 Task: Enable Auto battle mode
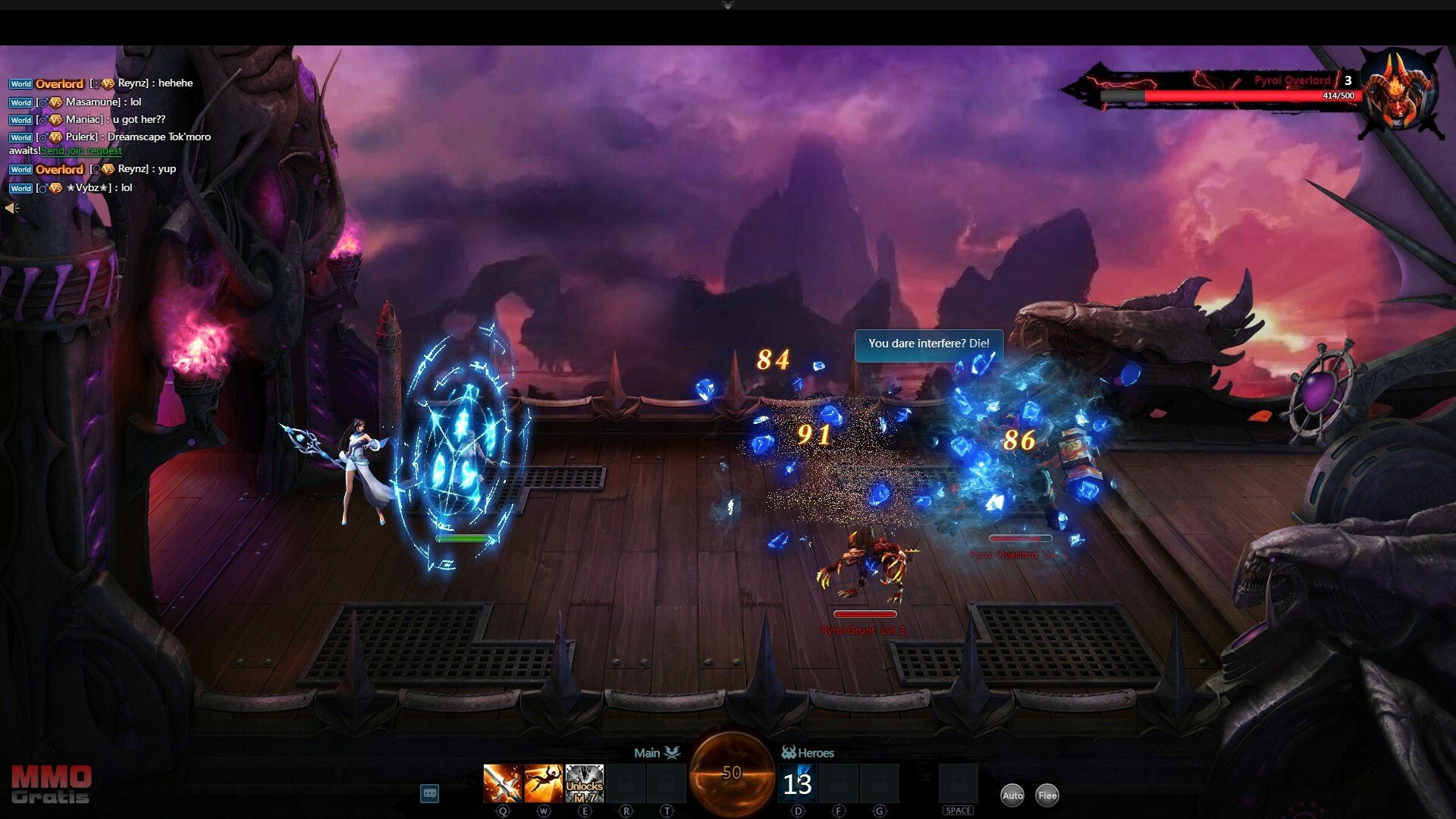coord(1012,795)
